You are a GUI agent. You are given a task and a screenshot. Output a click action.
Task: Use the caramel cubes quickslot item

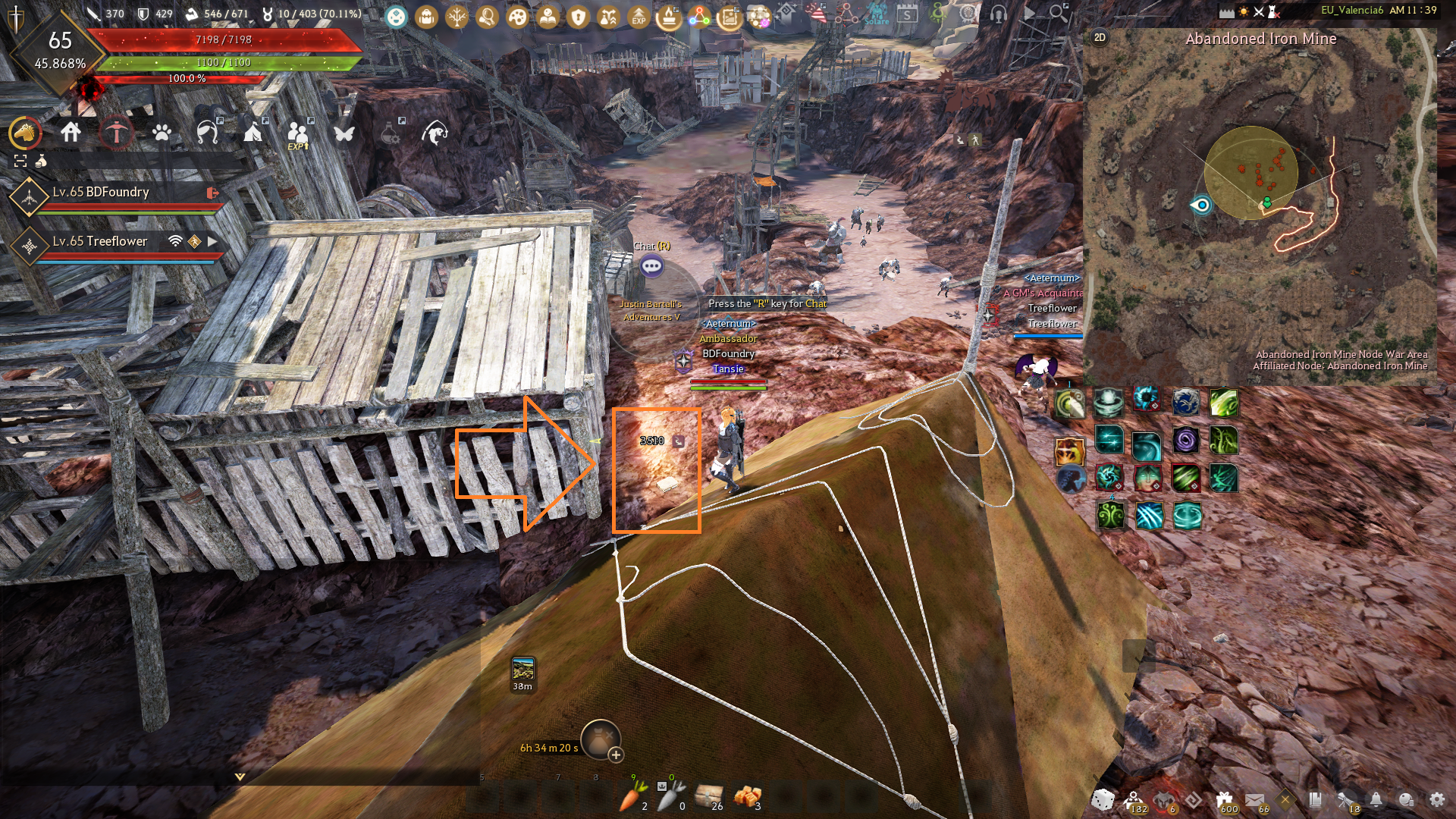(x=747, y=796)
